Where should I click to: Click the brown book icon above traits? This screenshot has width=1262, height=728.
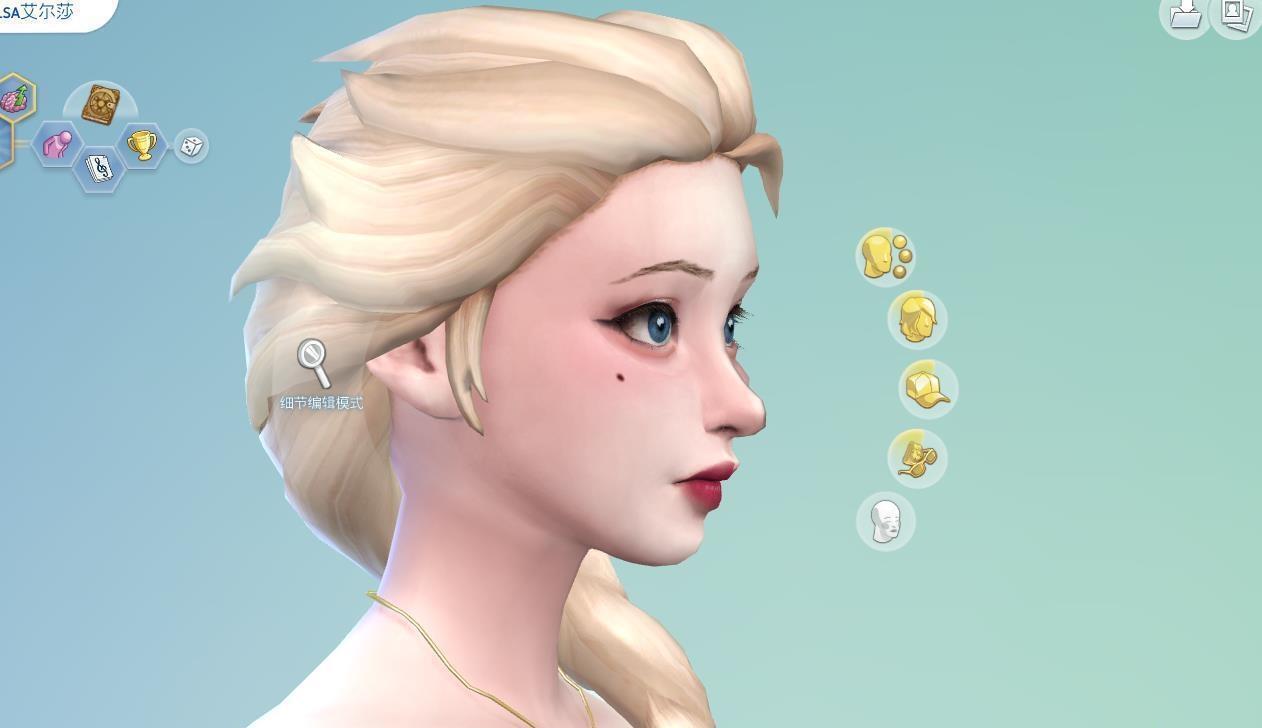(100, 105)
